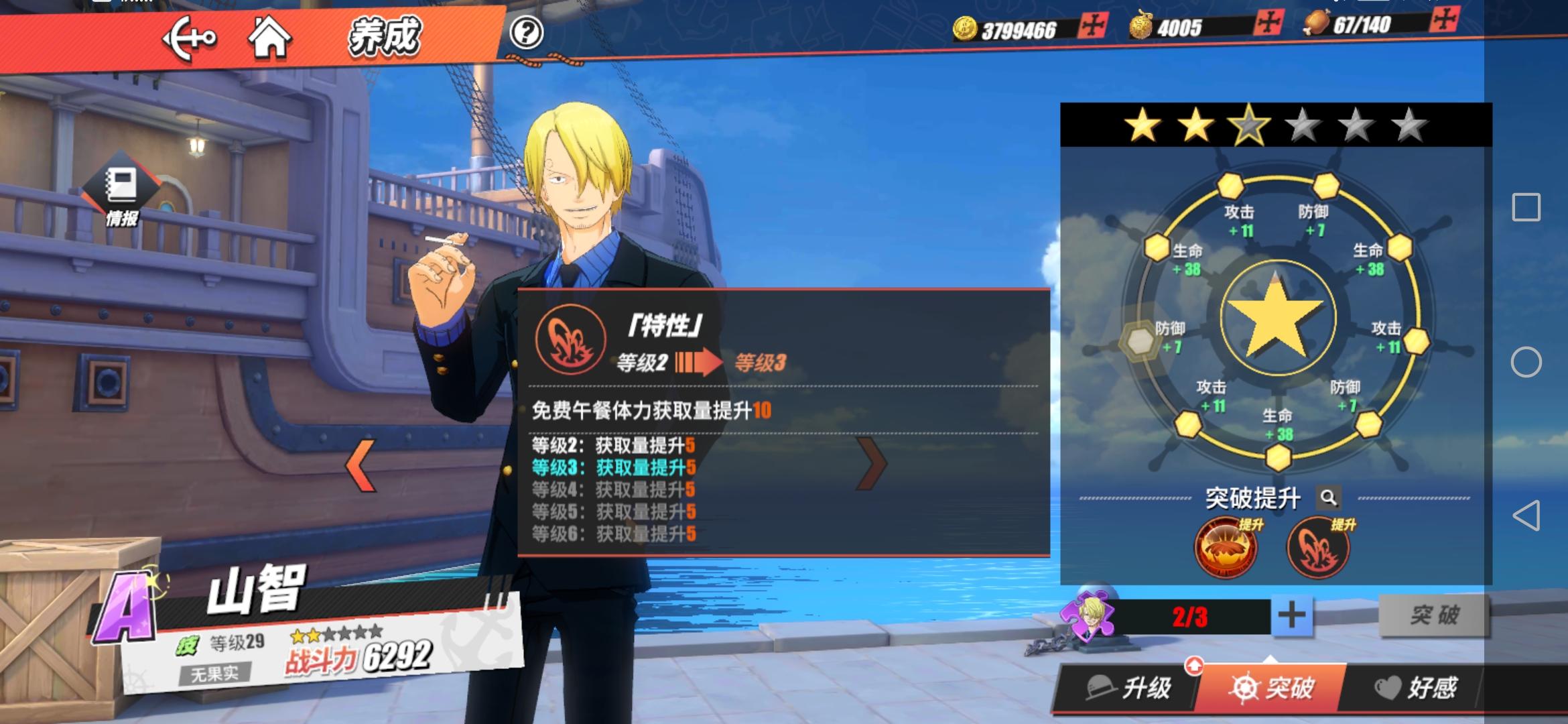Tap Android back triangle button
1568x724 pixels.
1526,516
